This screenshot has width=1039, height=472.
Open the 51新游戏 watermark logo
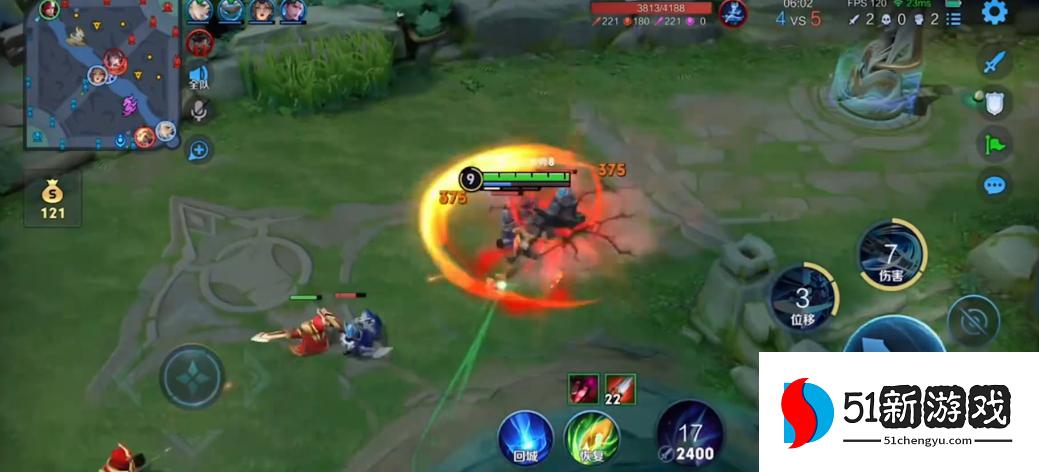pos(898,412)
